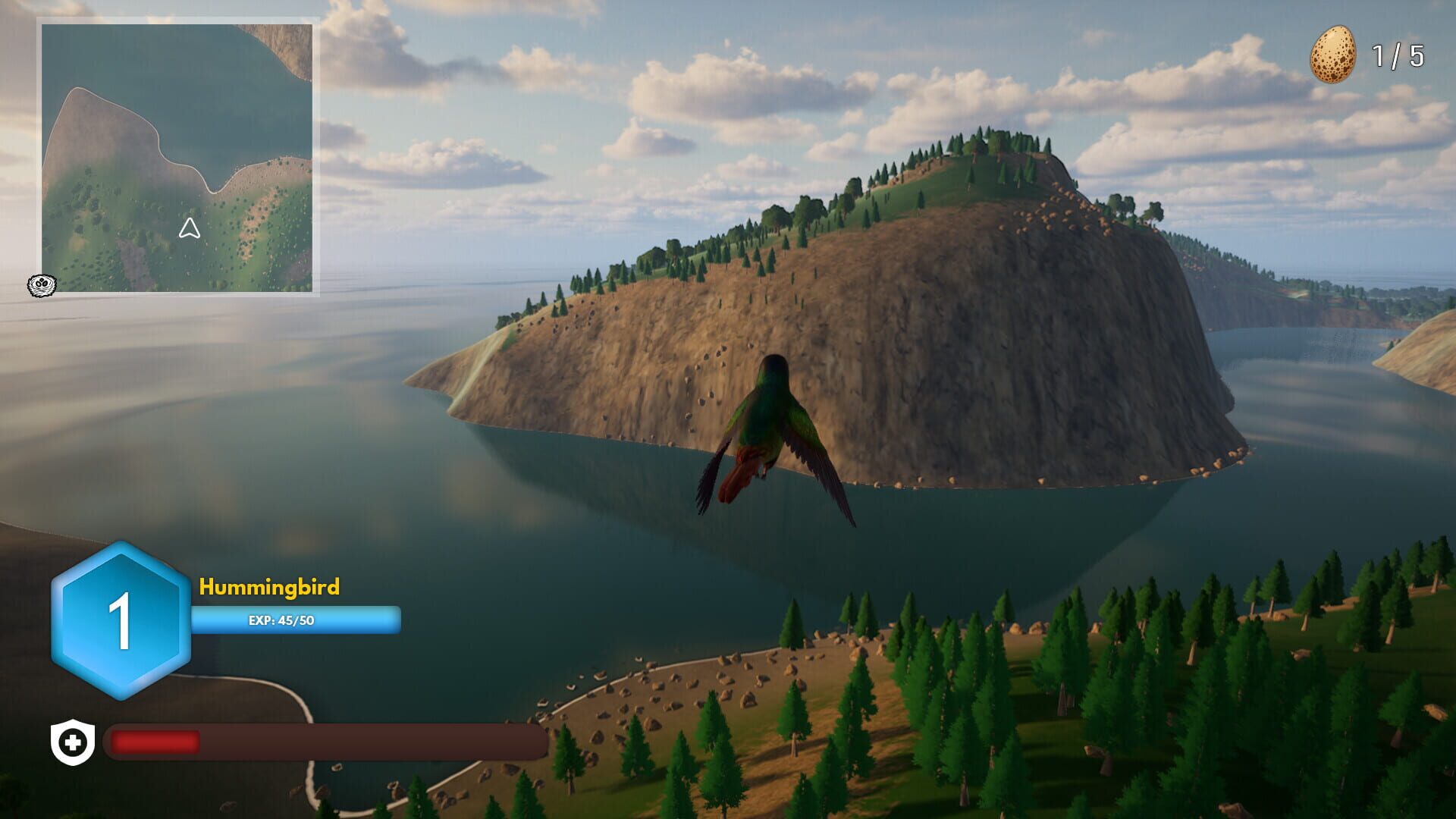Click the player arrow marker on the minimap
The image size is (1456, 819).
click(189, 226)
